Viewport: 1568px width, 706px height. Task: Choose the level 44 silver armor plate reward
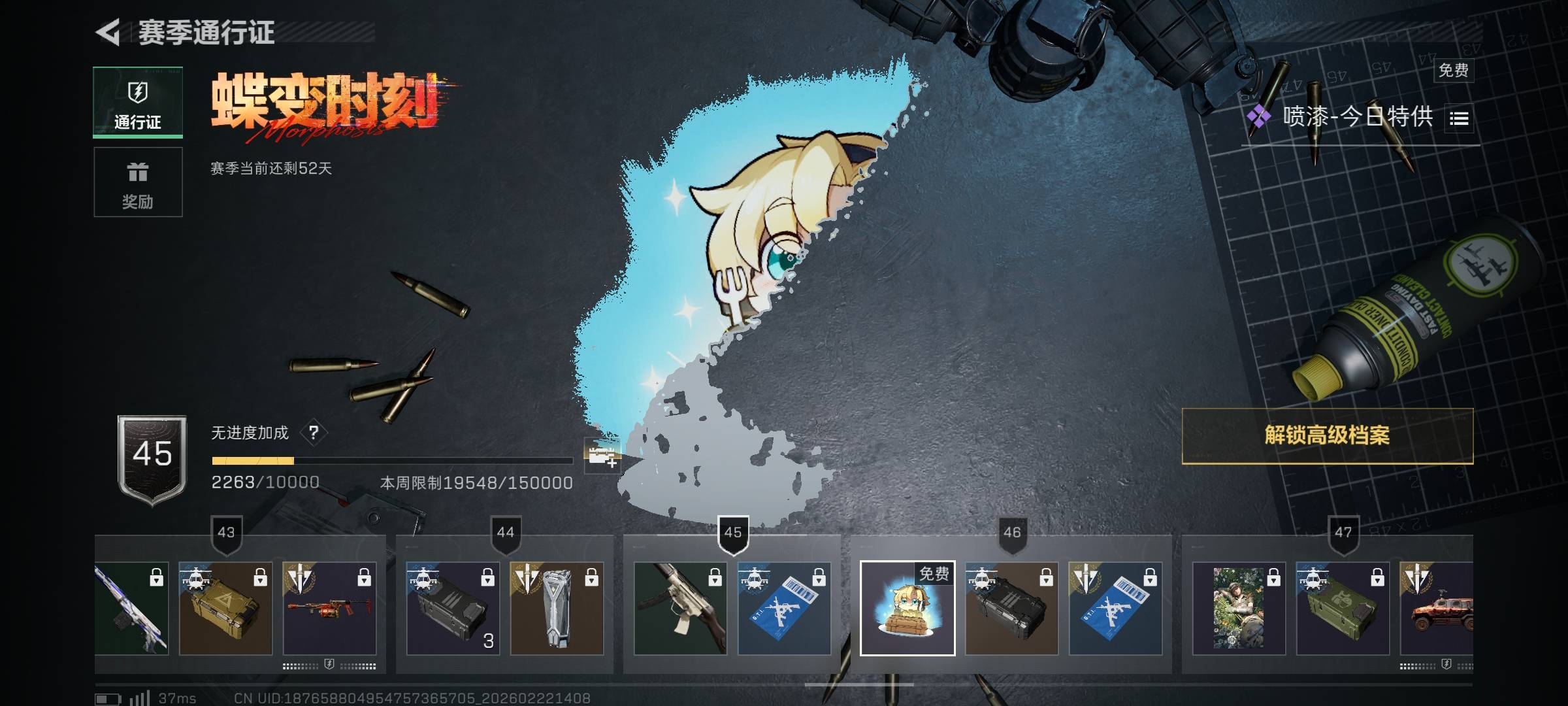557,608
